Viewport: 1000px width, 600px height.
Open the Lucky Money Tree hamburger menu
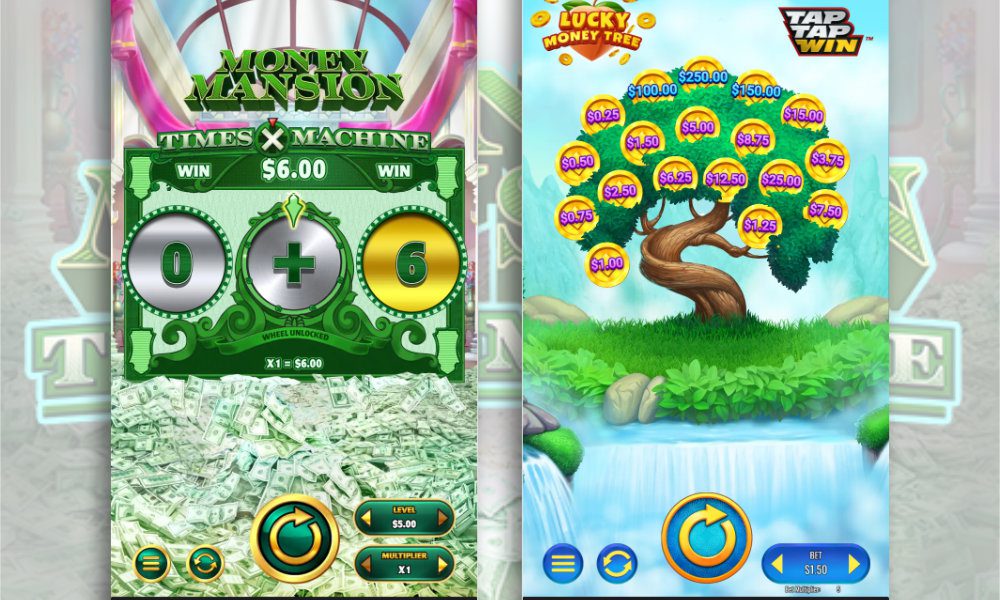point(563,563)
